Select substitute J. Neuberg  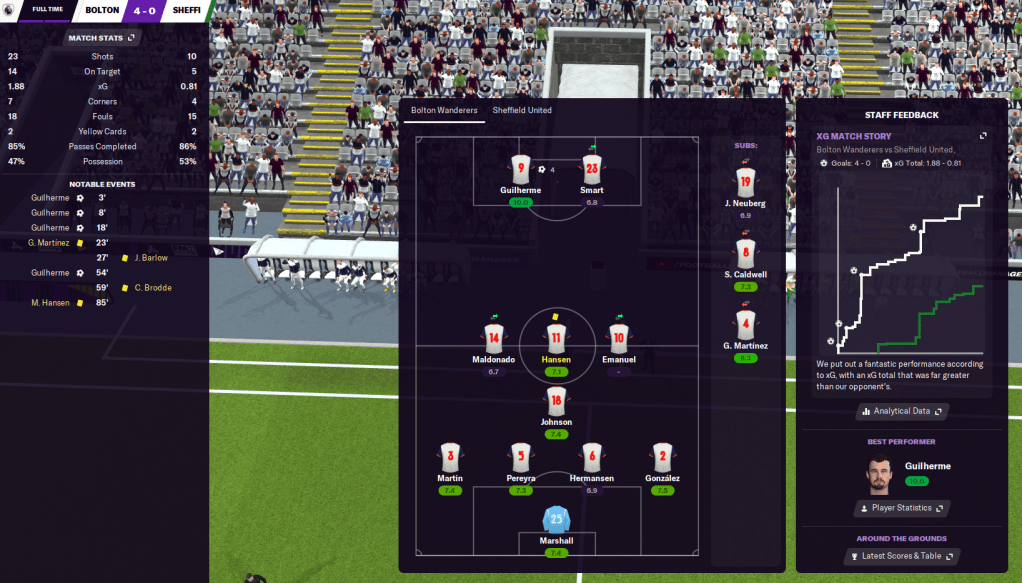tap(745, 183)
